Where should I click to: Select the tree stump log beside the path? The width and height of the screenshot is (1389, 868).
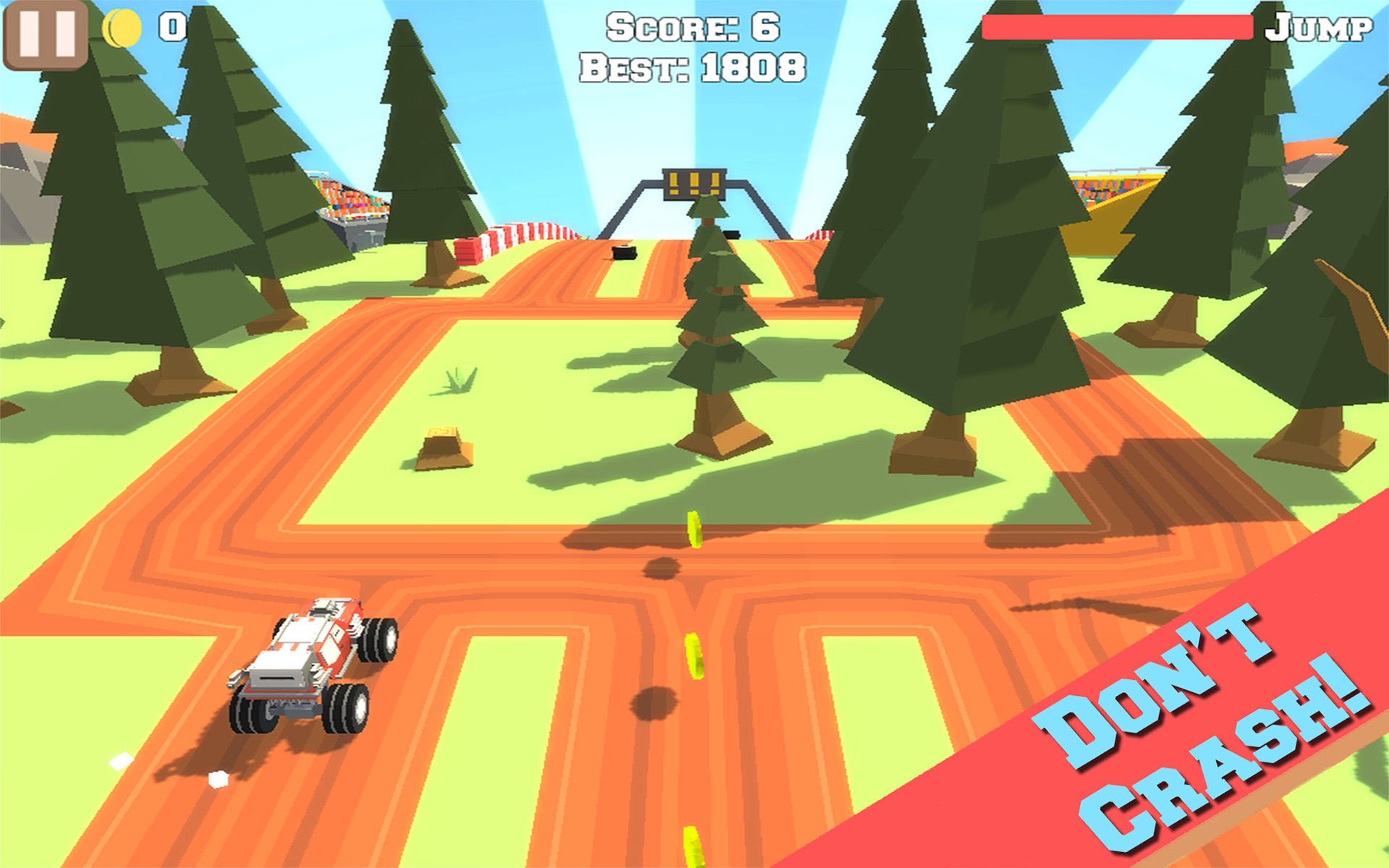point(441,448)
